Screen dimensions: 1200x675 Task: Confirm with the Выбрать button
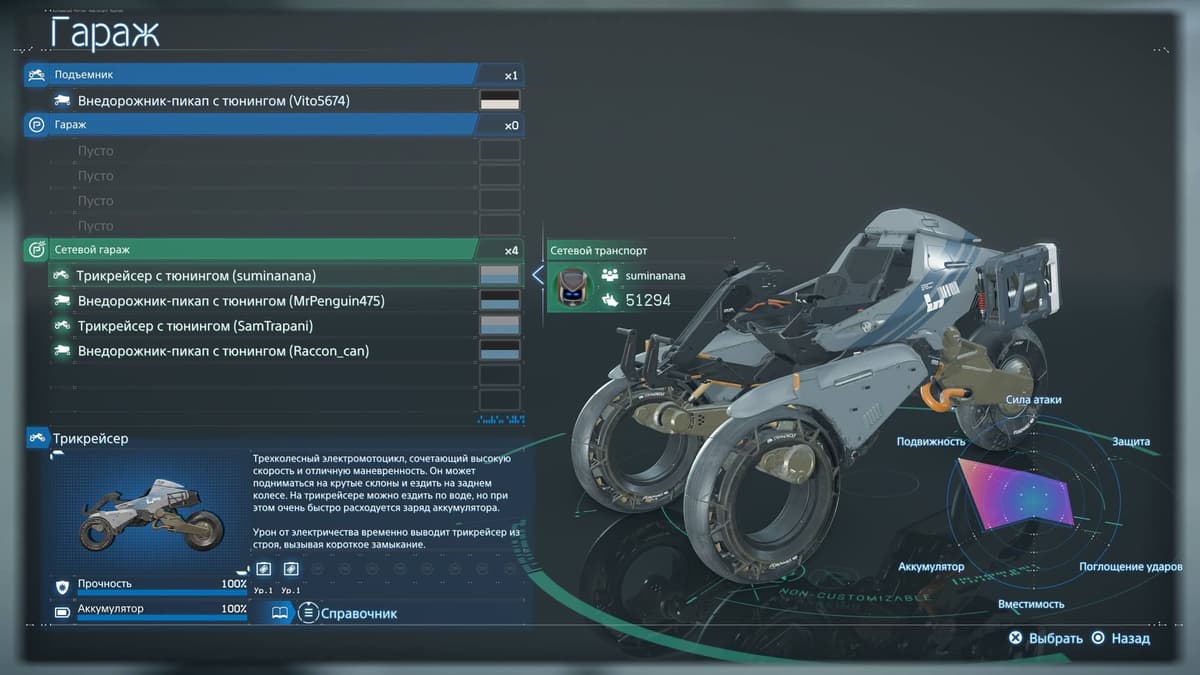(x=1047, y=638)
